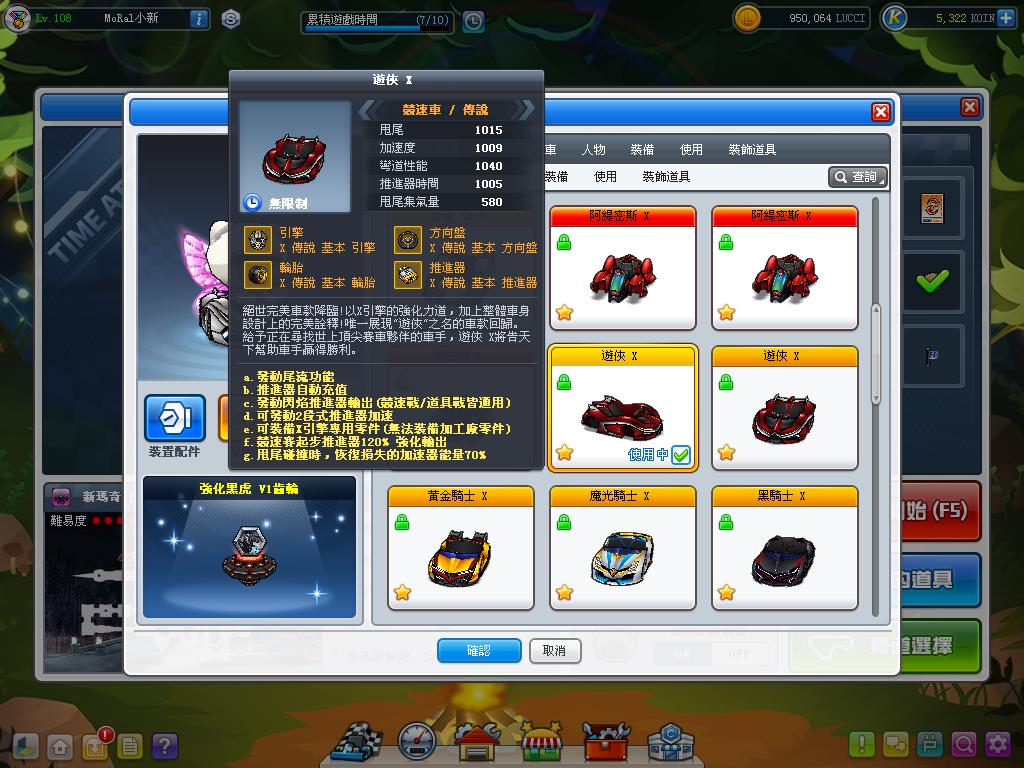Select the 黃金騎士 X kart tile
Image resolution: width=1024 pixels, height=768 pixels.
(461, 548)
